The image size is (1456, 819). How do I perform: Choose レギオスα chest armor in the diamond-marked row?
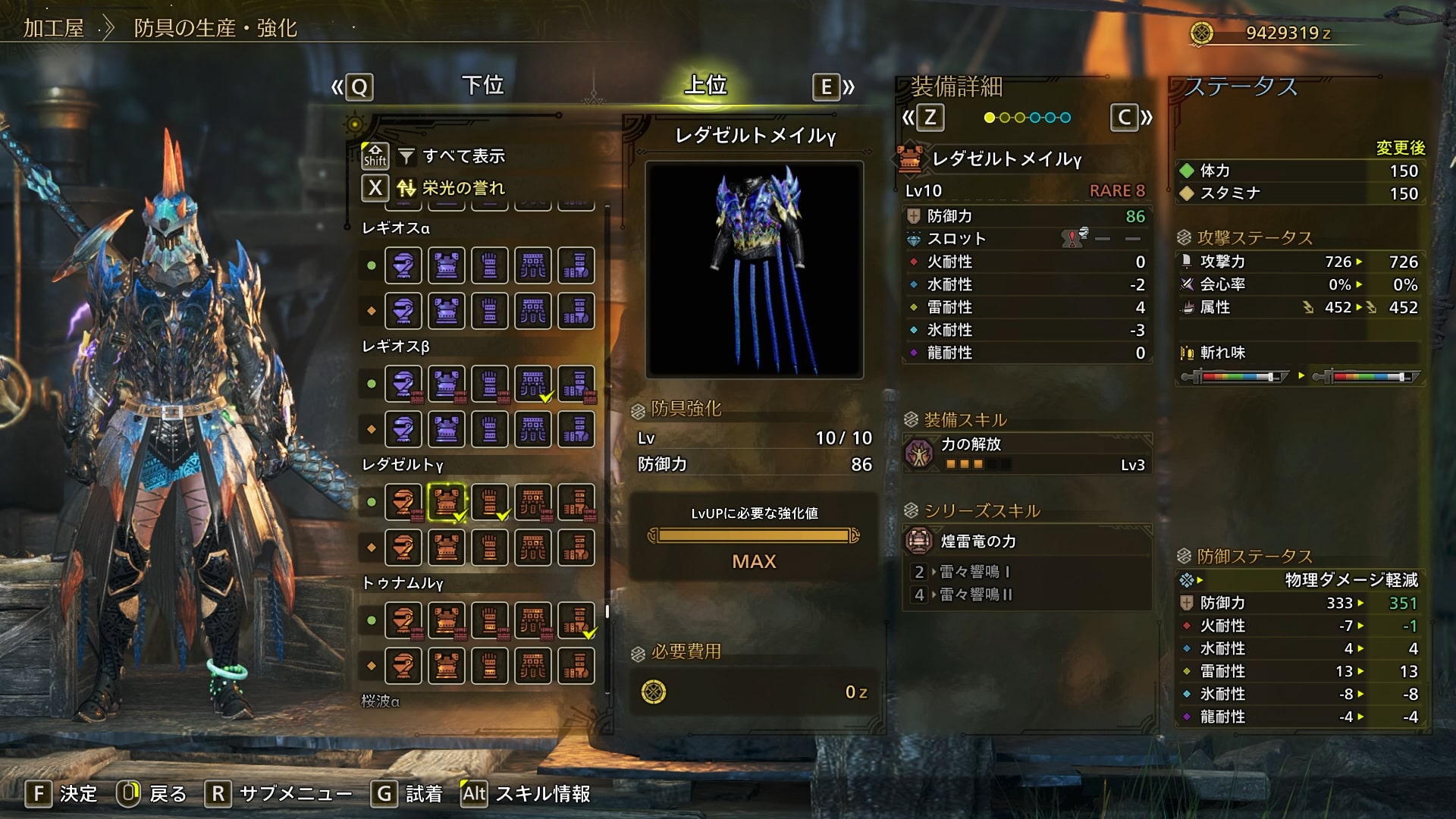point(447,311)
